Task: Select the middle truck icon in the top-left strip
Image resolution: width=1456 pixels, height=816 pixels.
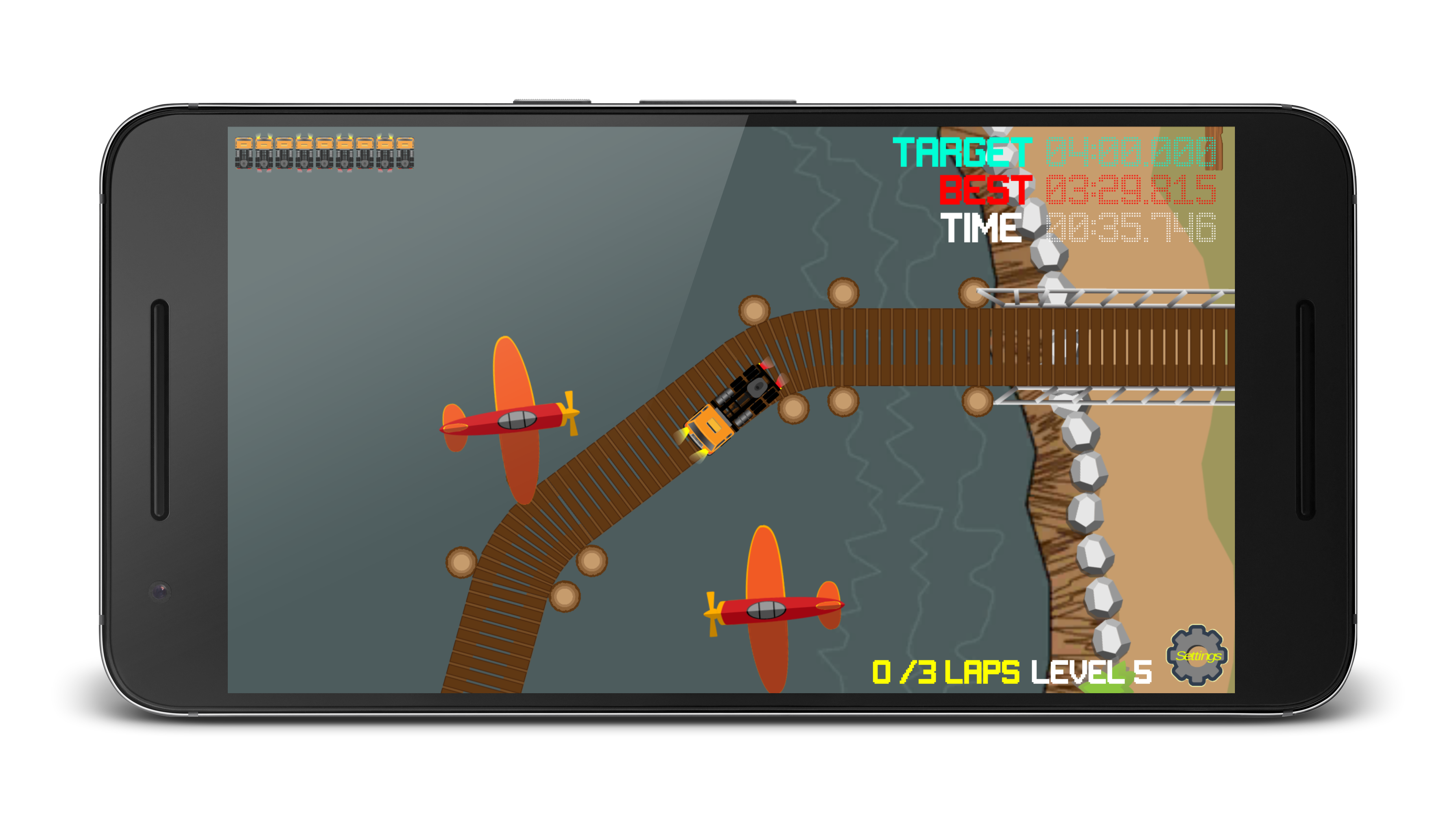Action: pos(325,151)
